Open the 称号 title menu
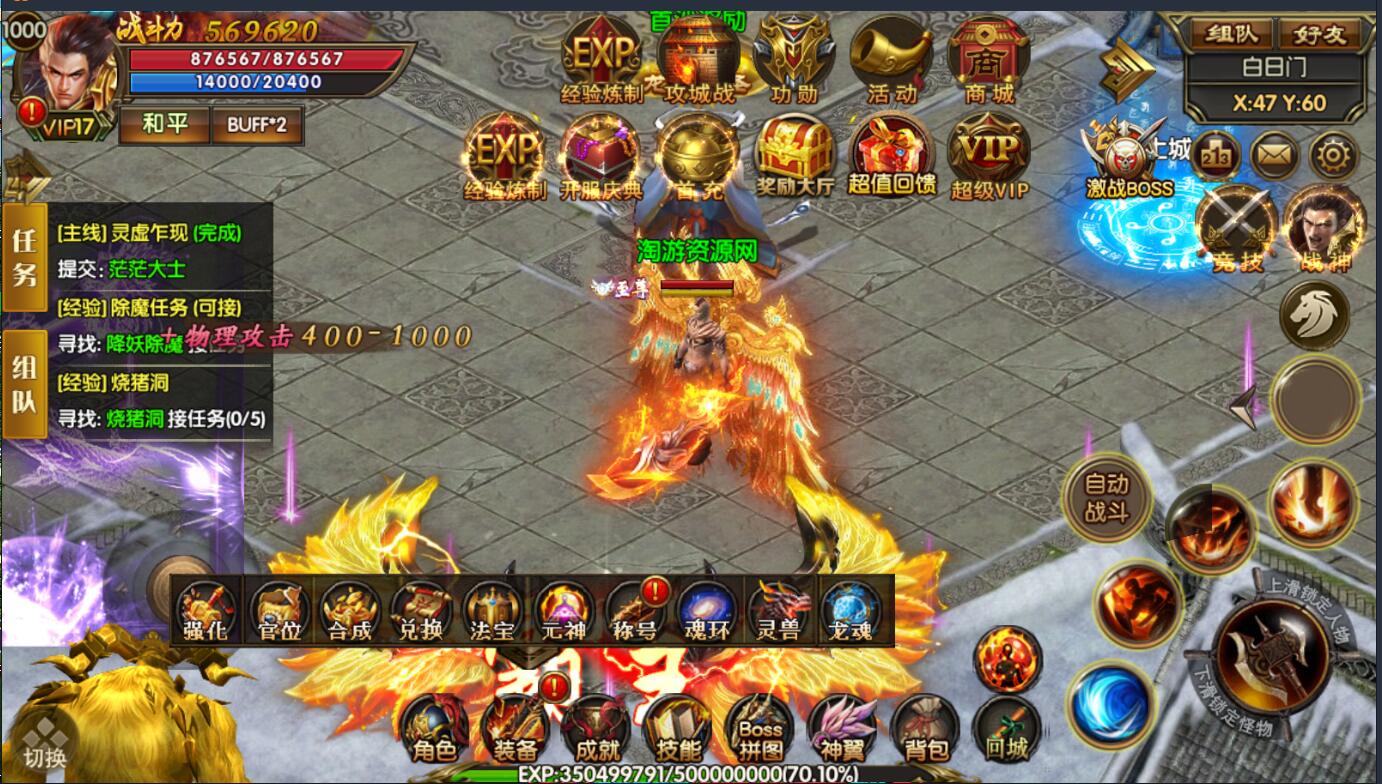The width and height of the screenshot is (1382, 784). point(635,611)
